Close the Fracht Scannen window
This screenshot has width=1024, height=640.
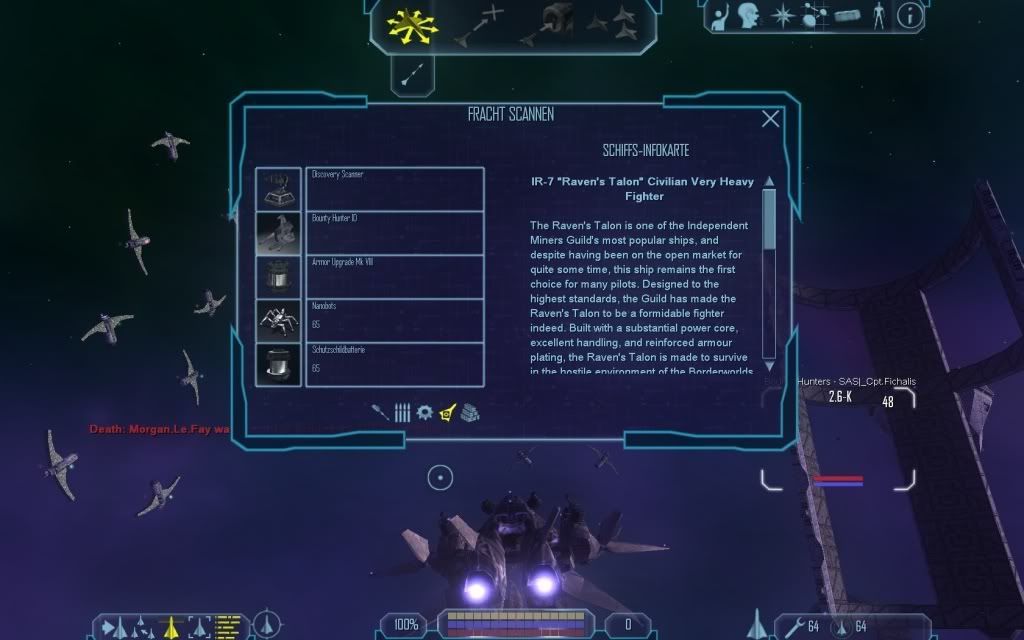pos(770,119)
